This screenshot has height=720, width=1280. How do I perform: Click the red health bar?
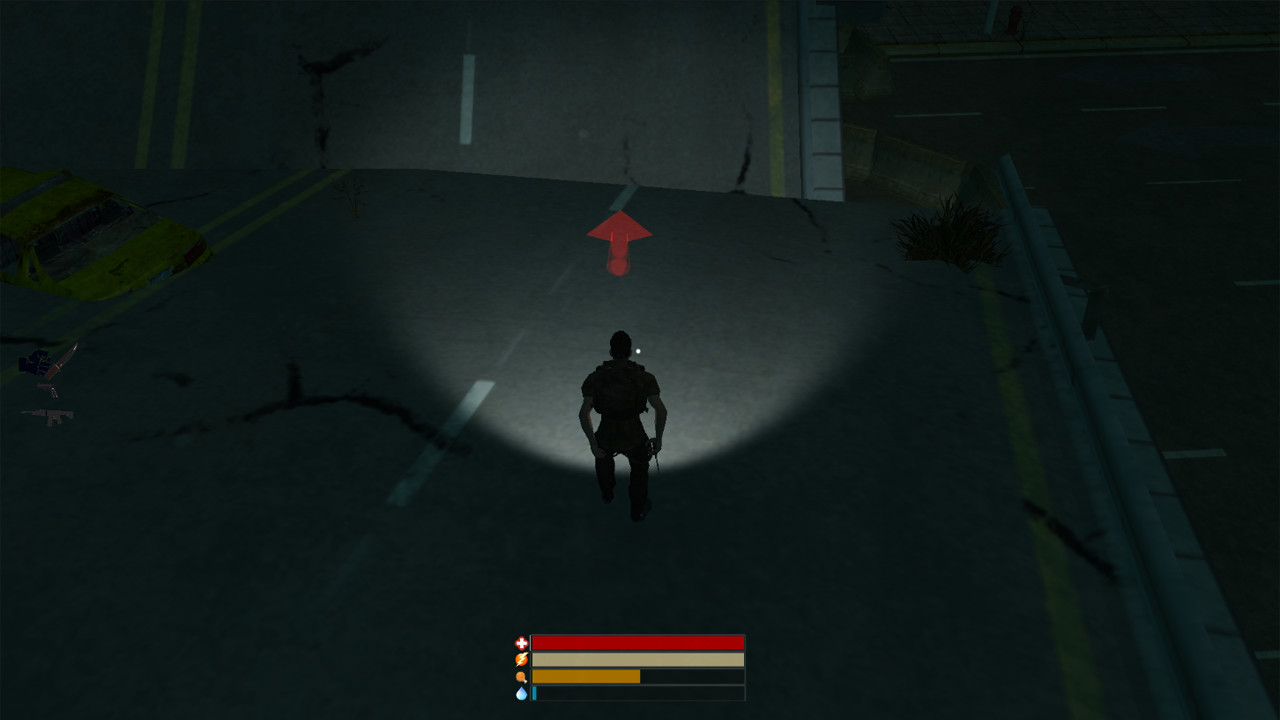[x=640, y=642]
